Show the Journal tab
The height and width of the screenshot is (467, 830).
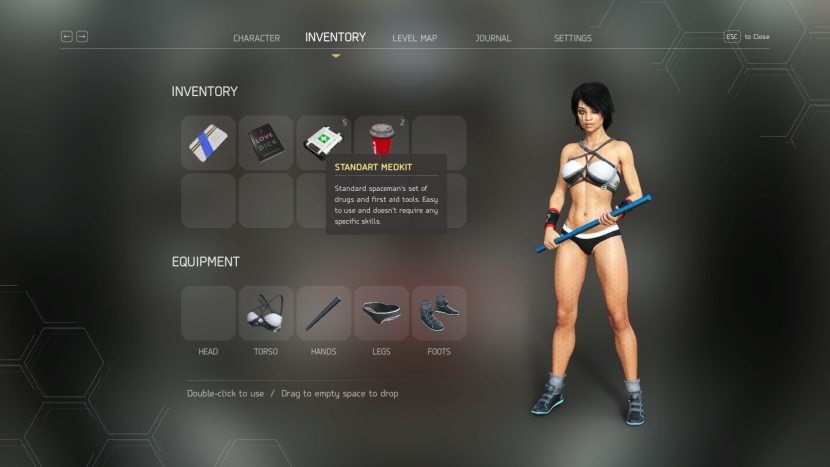pos(493,38)
